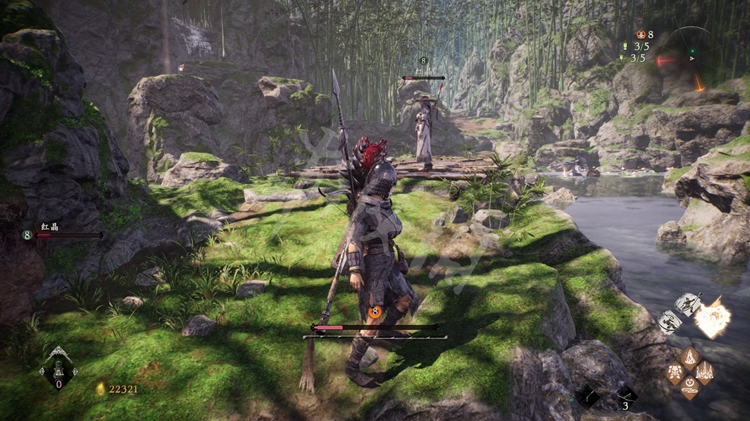Select the bow slot showing 3 arrows
This screenshot has height=421, width=750.
tap(625, 395)
